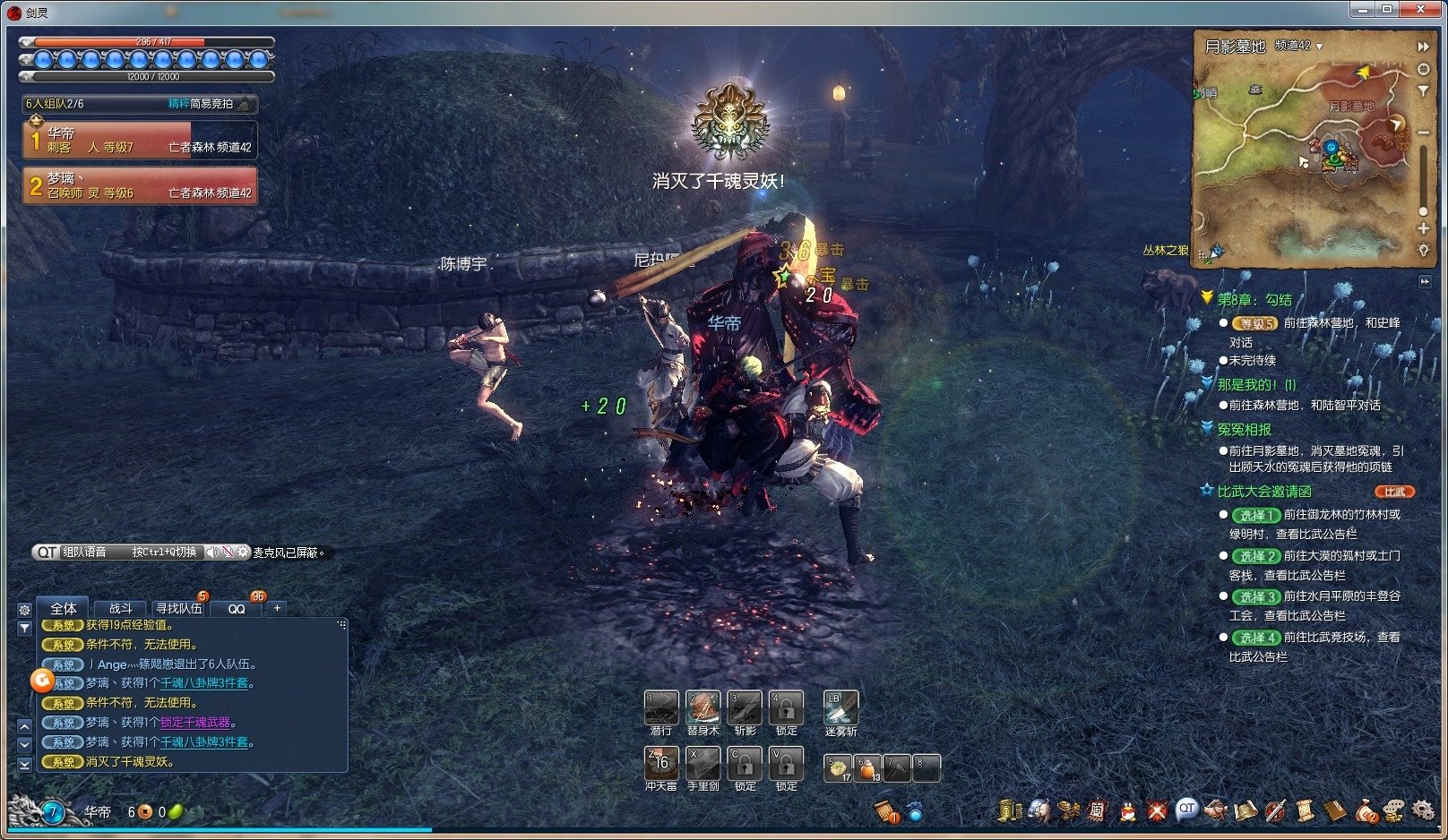The height and width of the screenshot is (840, 1448).
Task: Open the QT voice bubble in toolbar
Action: click(x=1186, y=809)
